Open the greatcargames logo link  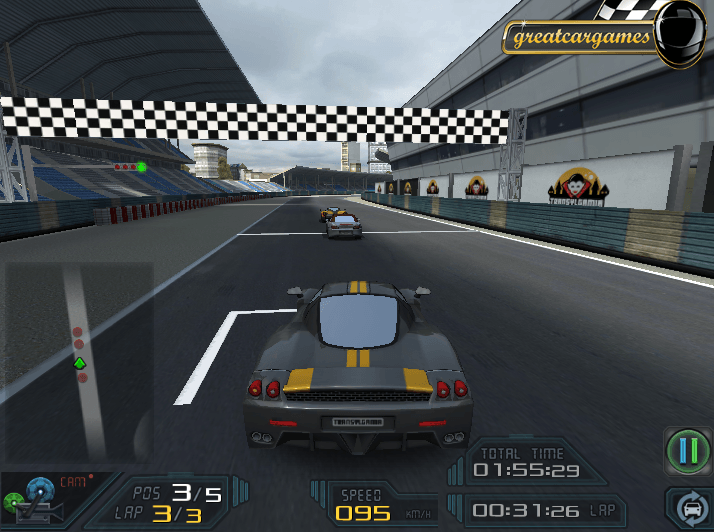click(580, 39)
